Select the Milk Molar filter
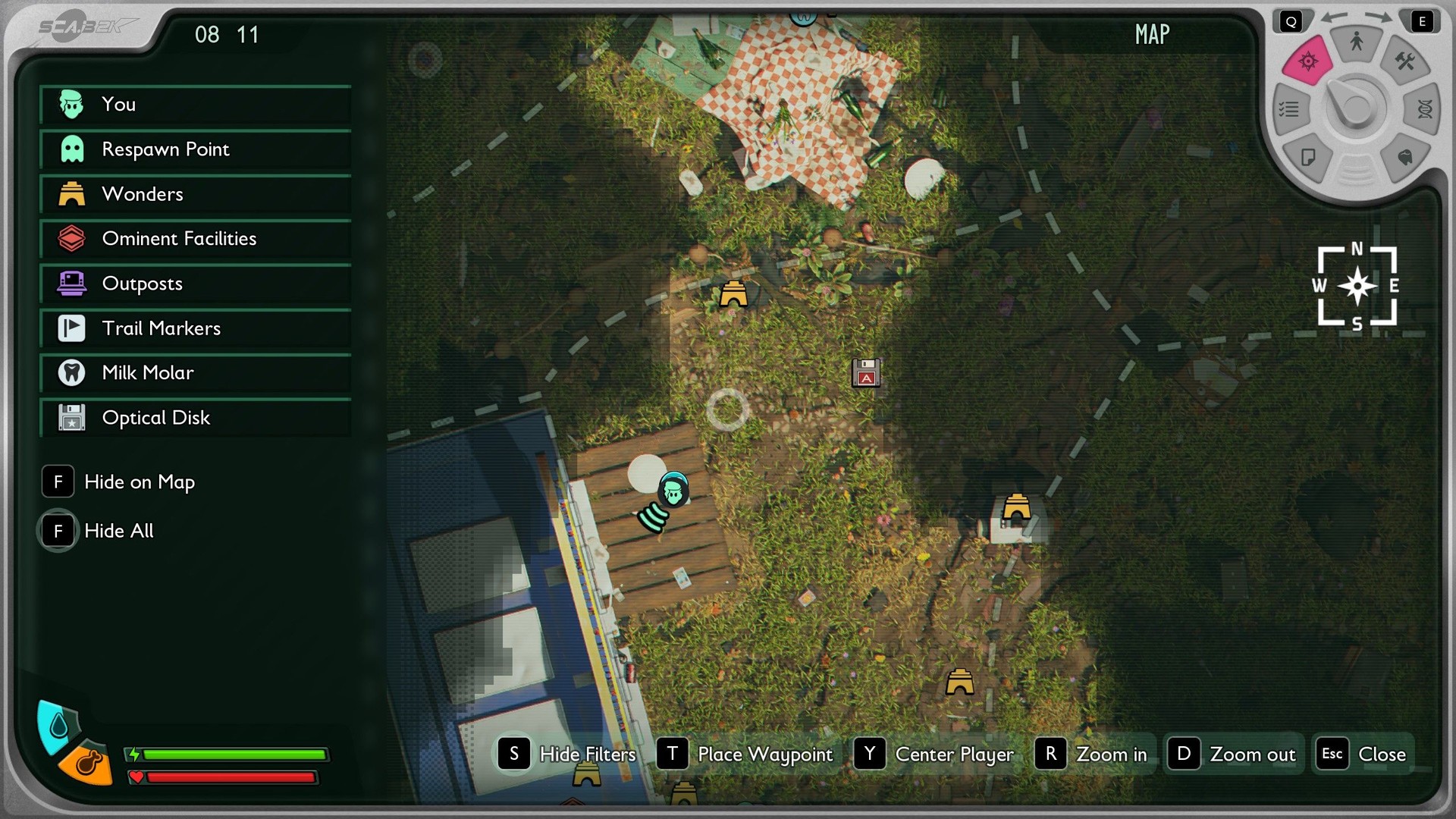This screenshot has width=1456, height=819. [x=195, y=373]
